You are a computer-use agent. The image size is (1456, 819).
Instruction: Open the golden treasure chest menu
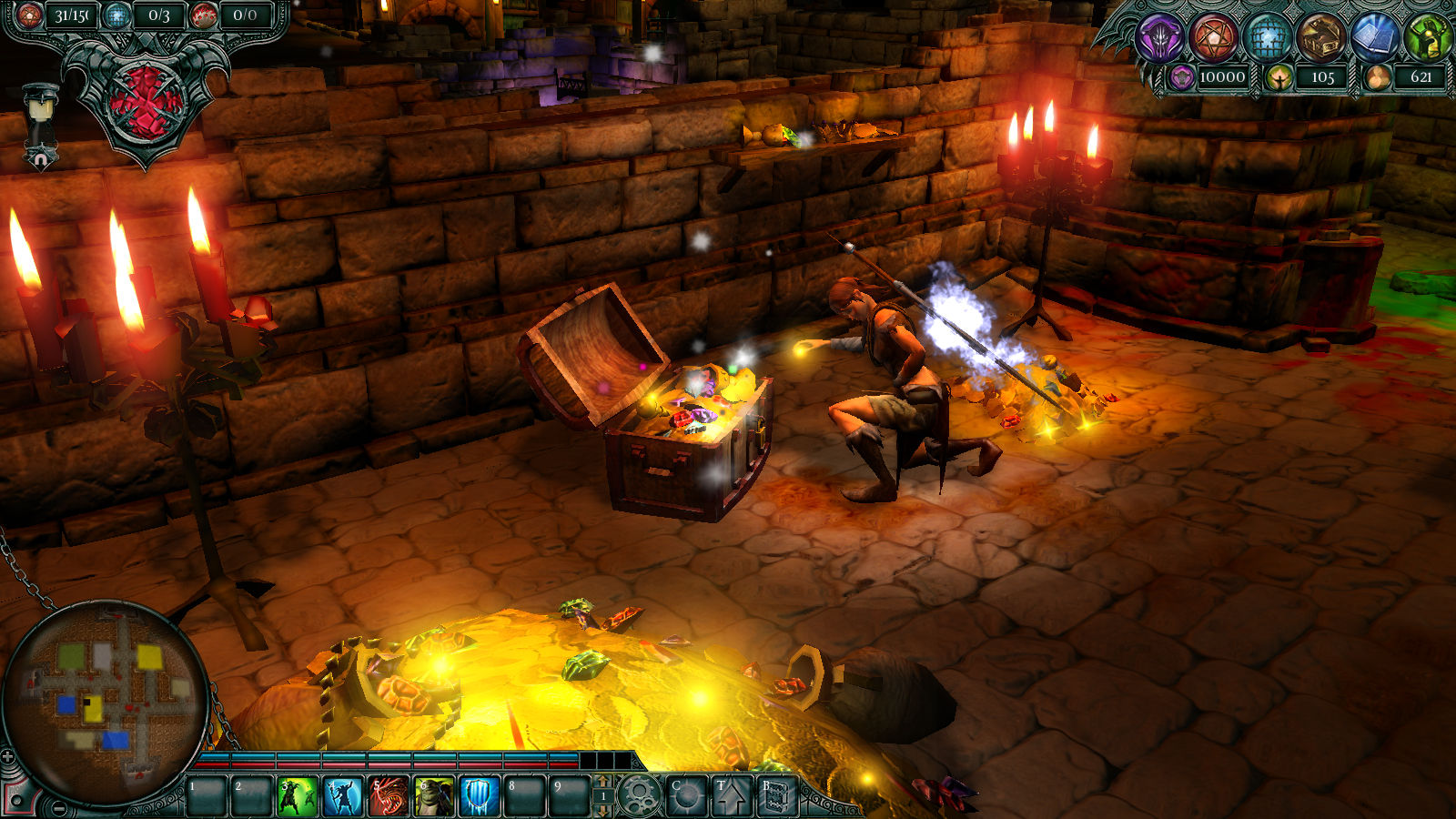(1322, 37)
